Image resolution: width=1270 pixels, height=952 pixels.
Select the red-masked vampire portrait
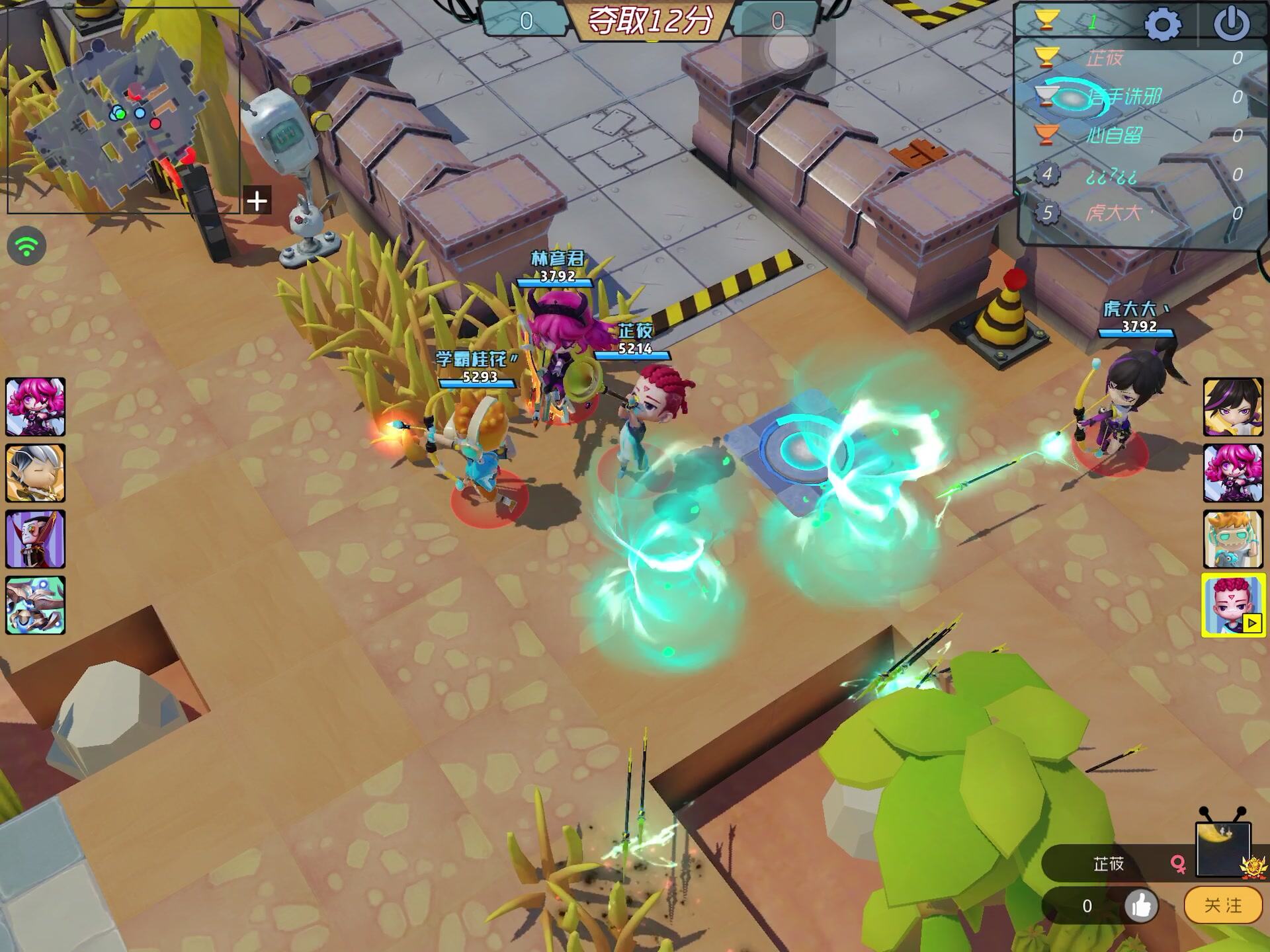coord(36,539)
